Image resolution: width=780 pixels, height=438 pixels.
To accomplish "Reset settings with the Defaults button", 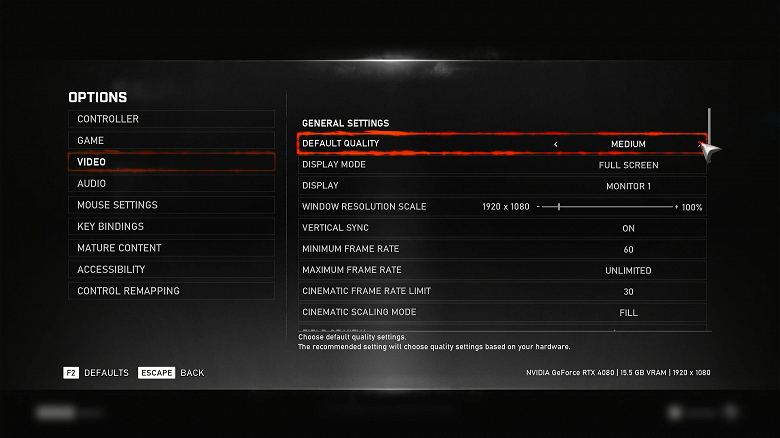I will (96, 373).
